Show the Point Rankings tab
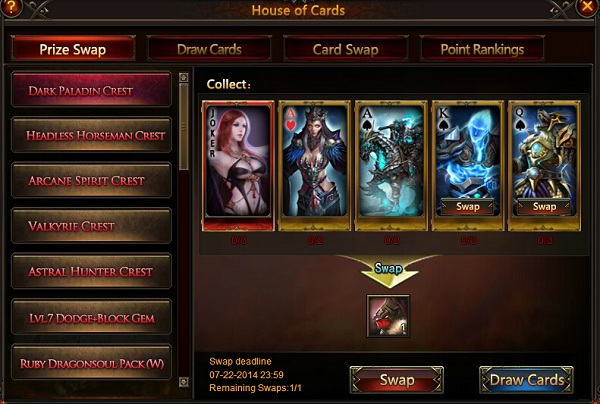This screenshot has height=404, width=600. 482,48
